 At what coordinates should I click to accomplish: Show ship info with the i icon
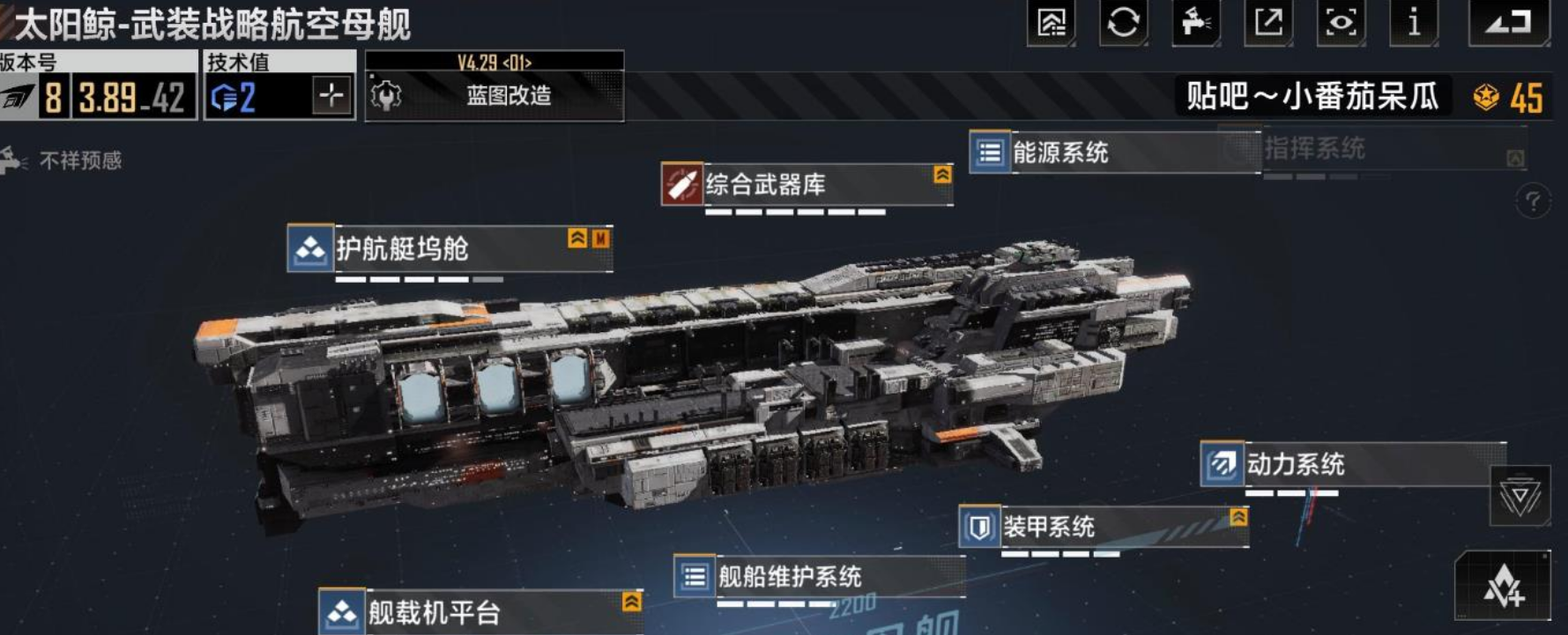[x=1413, y=22]
